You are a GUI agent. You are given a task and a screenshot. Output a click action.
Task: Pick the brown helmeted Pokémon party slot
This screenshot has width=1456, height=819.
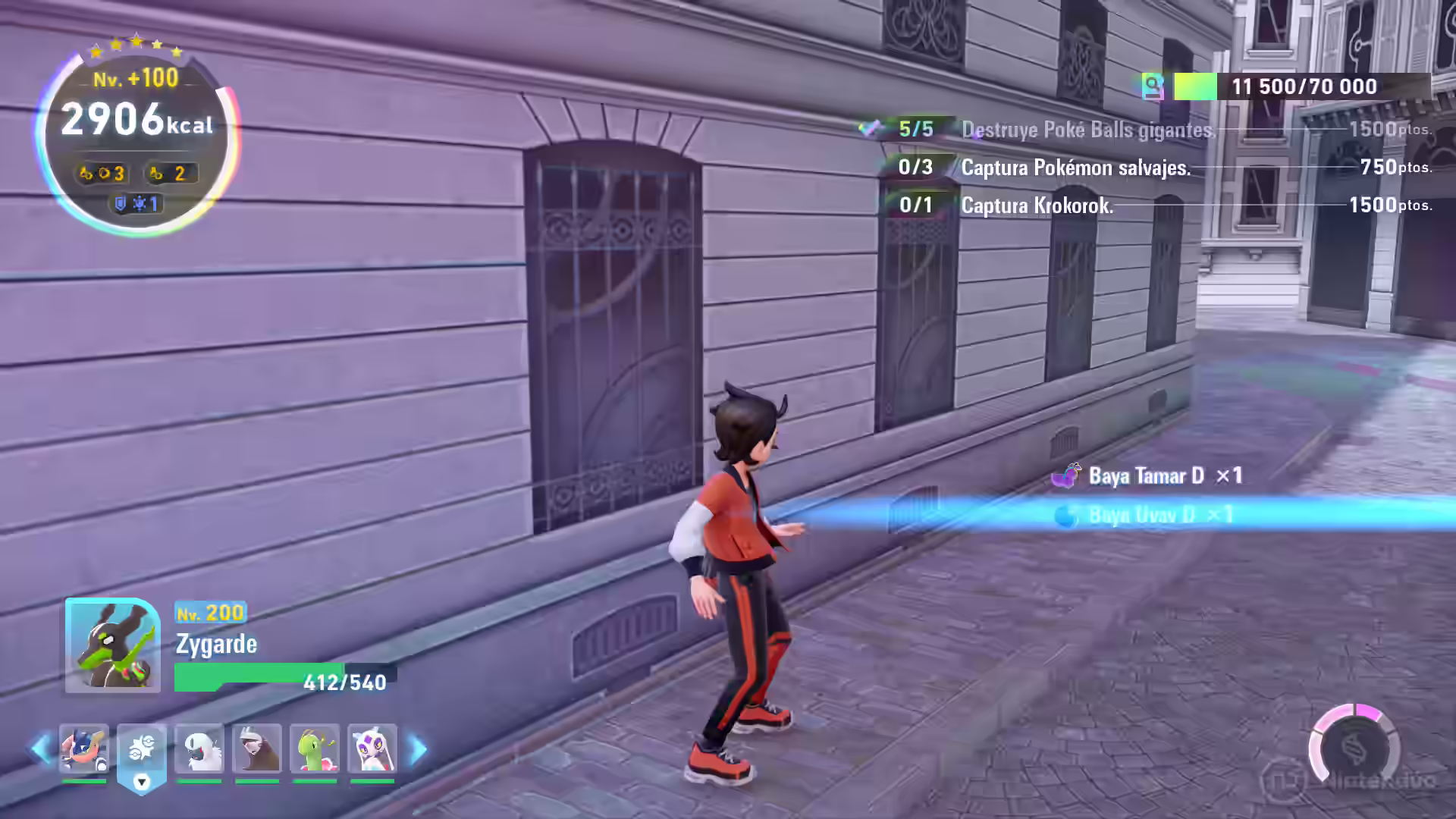257,748
